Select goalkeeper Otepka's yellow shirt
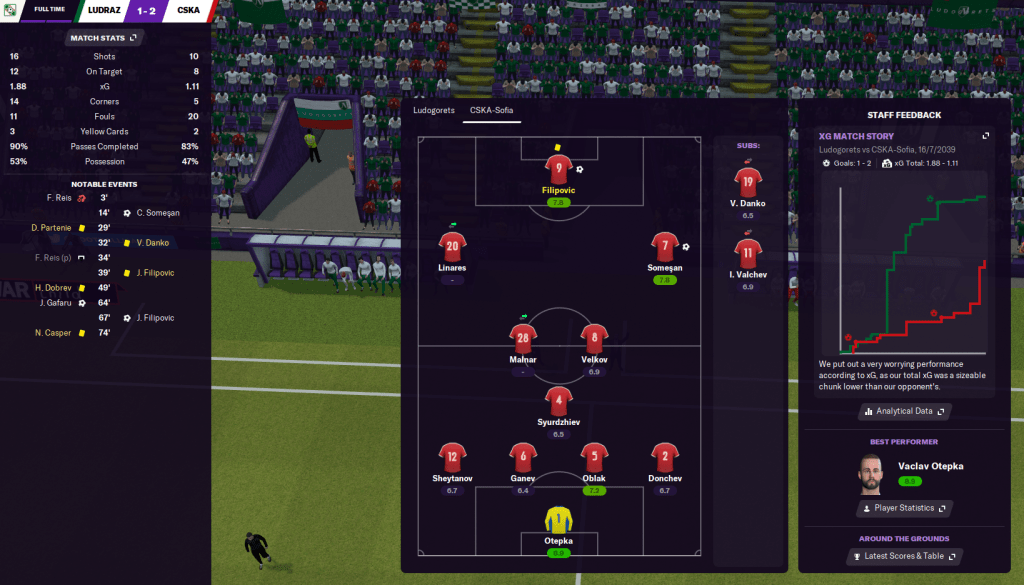This screenshot has height=585, width=1024. pyautogui.click(x=558, y=520)
